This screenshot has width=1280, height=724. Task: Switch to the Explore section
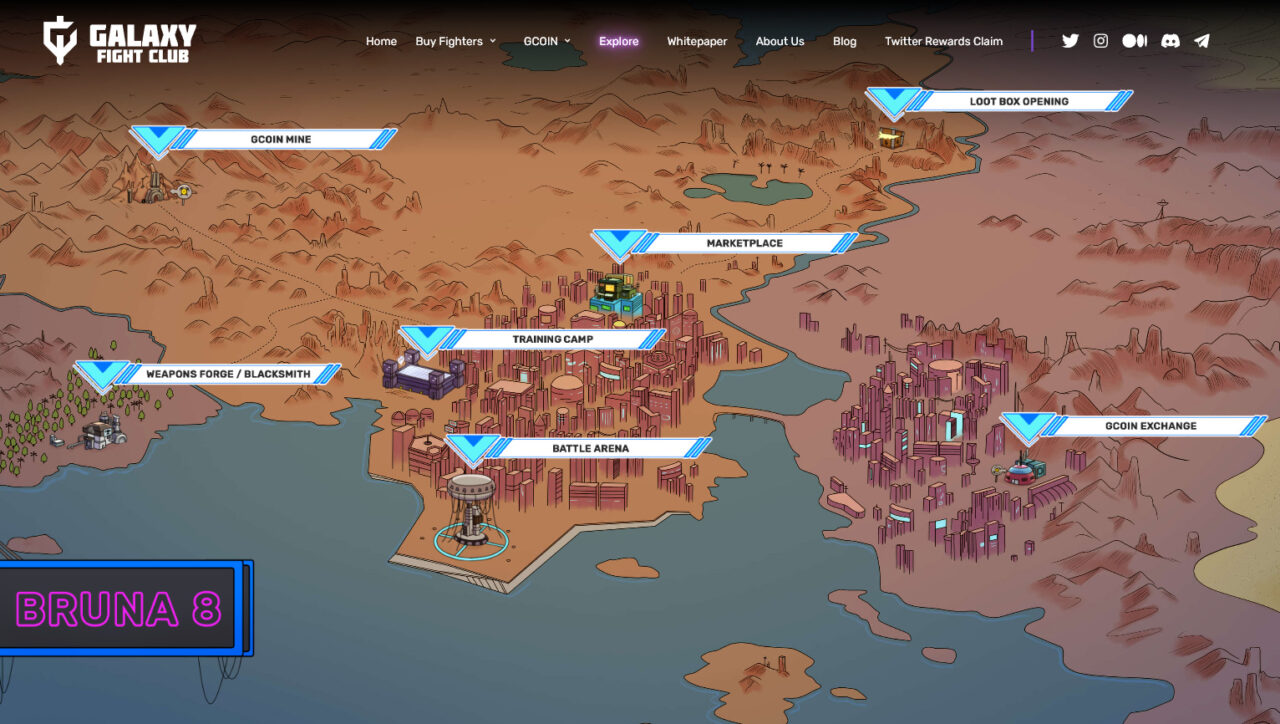(619, 41)
